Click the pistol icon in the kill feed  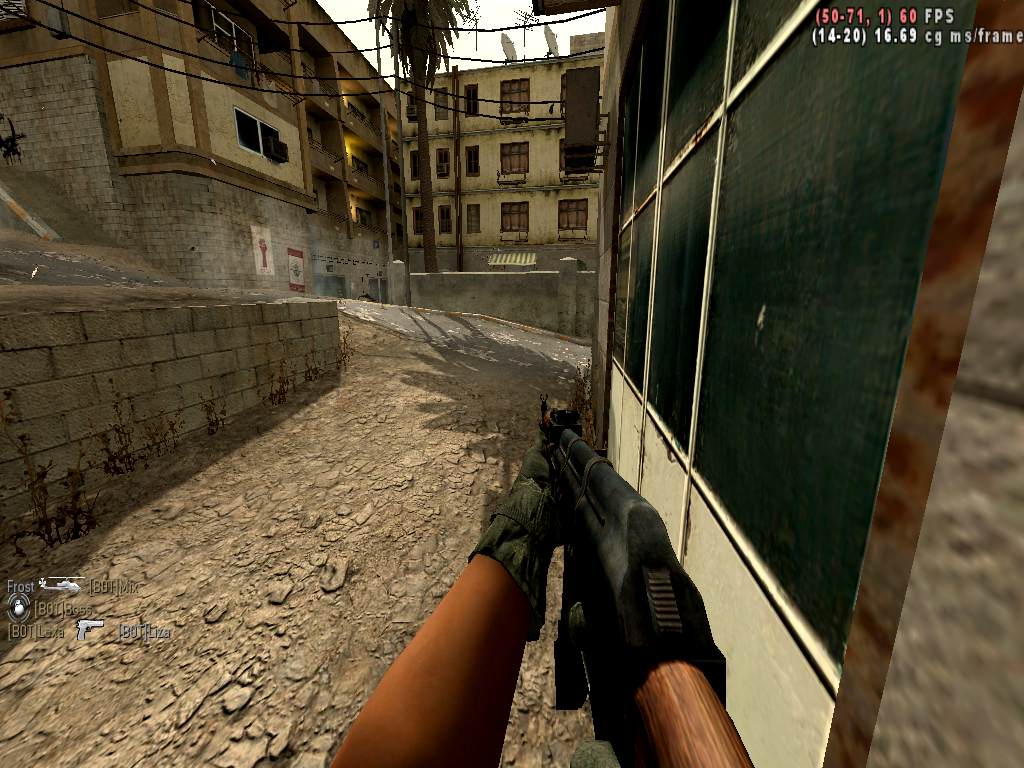click(90, 630)
